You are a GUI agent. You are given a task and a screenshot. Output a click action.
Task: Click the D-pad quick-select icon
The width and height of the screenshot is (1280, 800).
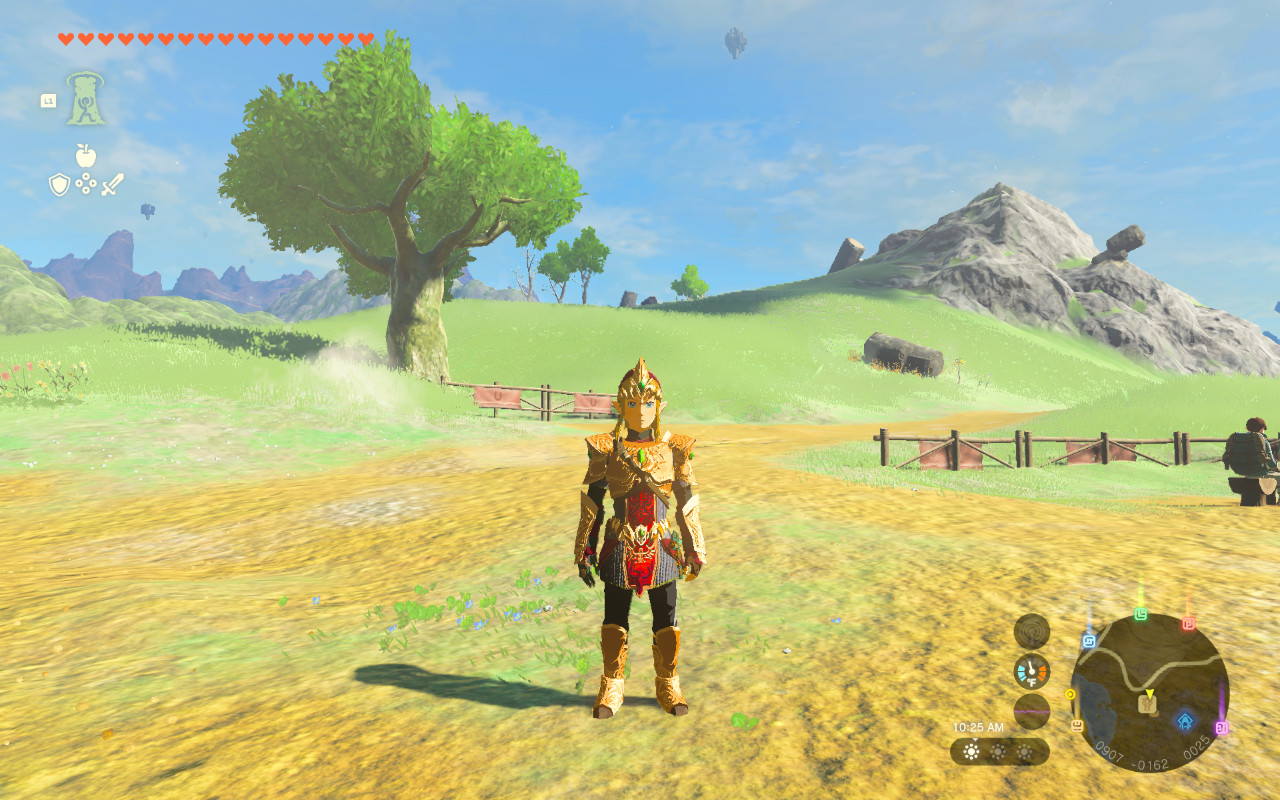tap(85, 184)
